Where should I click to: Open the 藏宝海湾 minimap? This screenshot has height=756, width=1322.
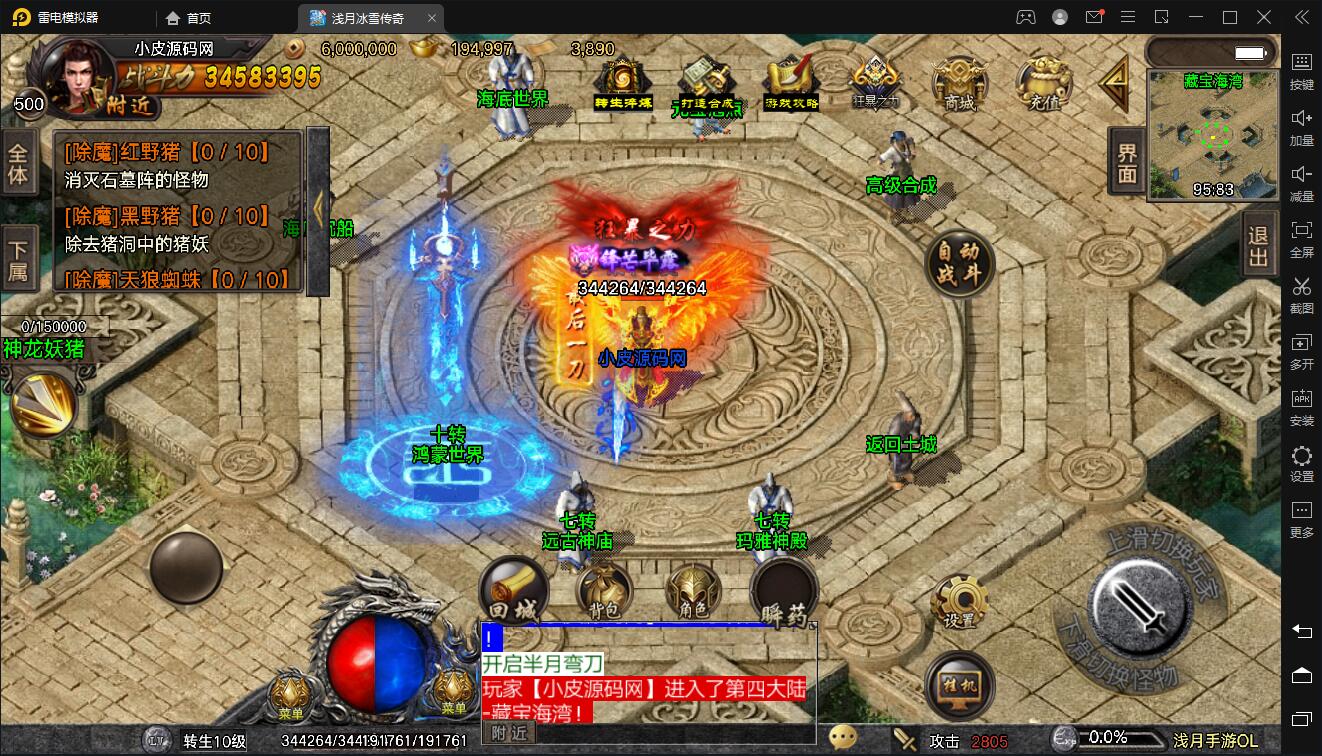point(1212,135)
